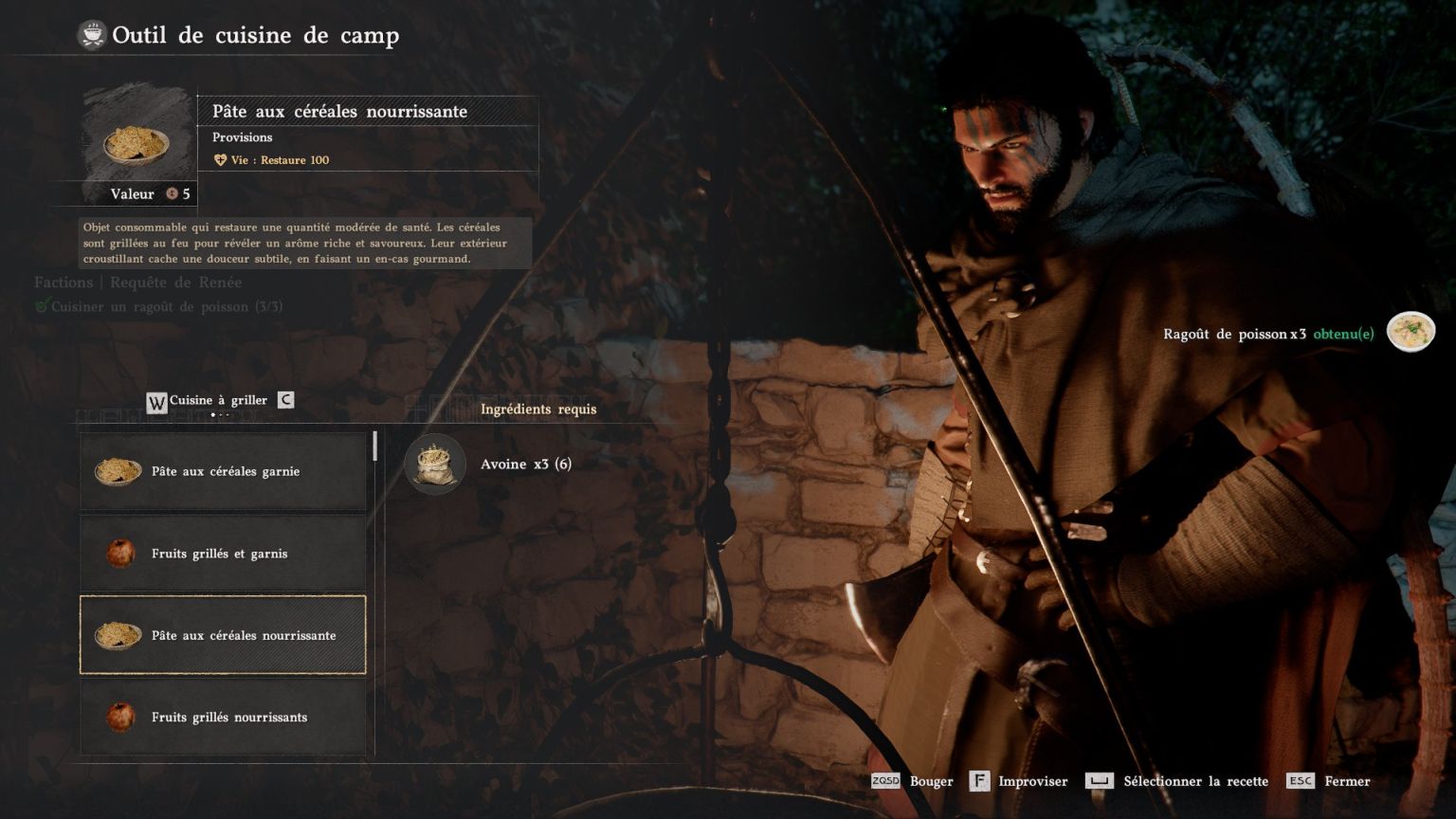Activate Sélectionner la recette
The width and height of the screenshot is (1456, 819).
pyautogui.click(x=1177, y=781)
